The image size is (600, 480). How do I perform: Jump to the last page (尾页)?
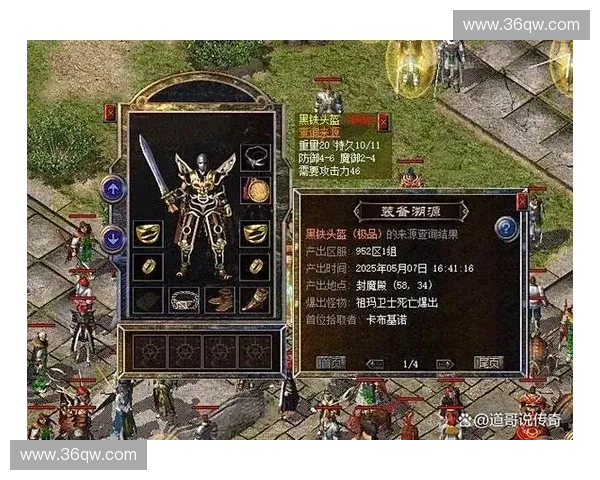pos(488,363)
